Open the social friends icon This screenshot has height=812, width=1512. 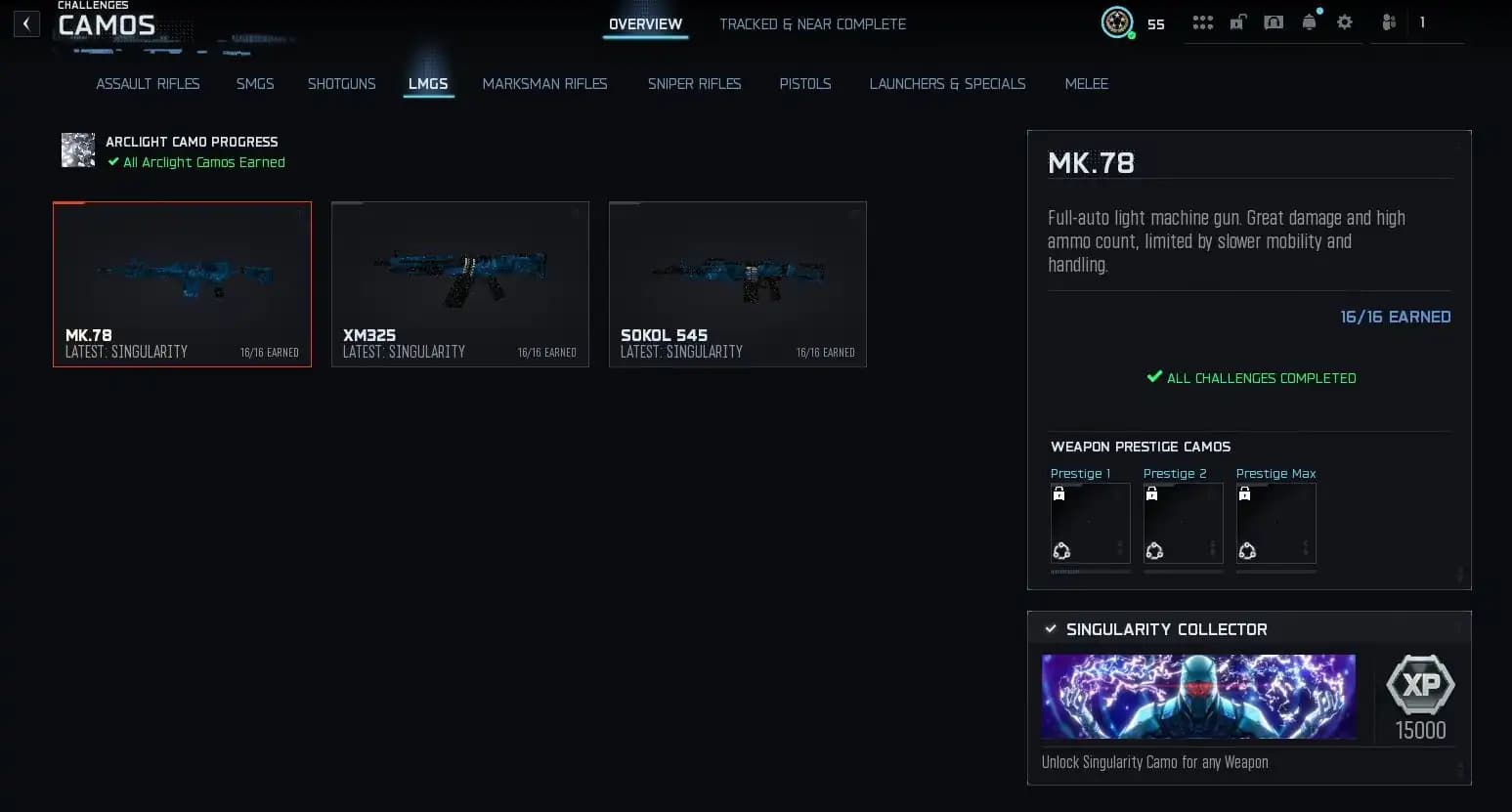[1388, 21]
